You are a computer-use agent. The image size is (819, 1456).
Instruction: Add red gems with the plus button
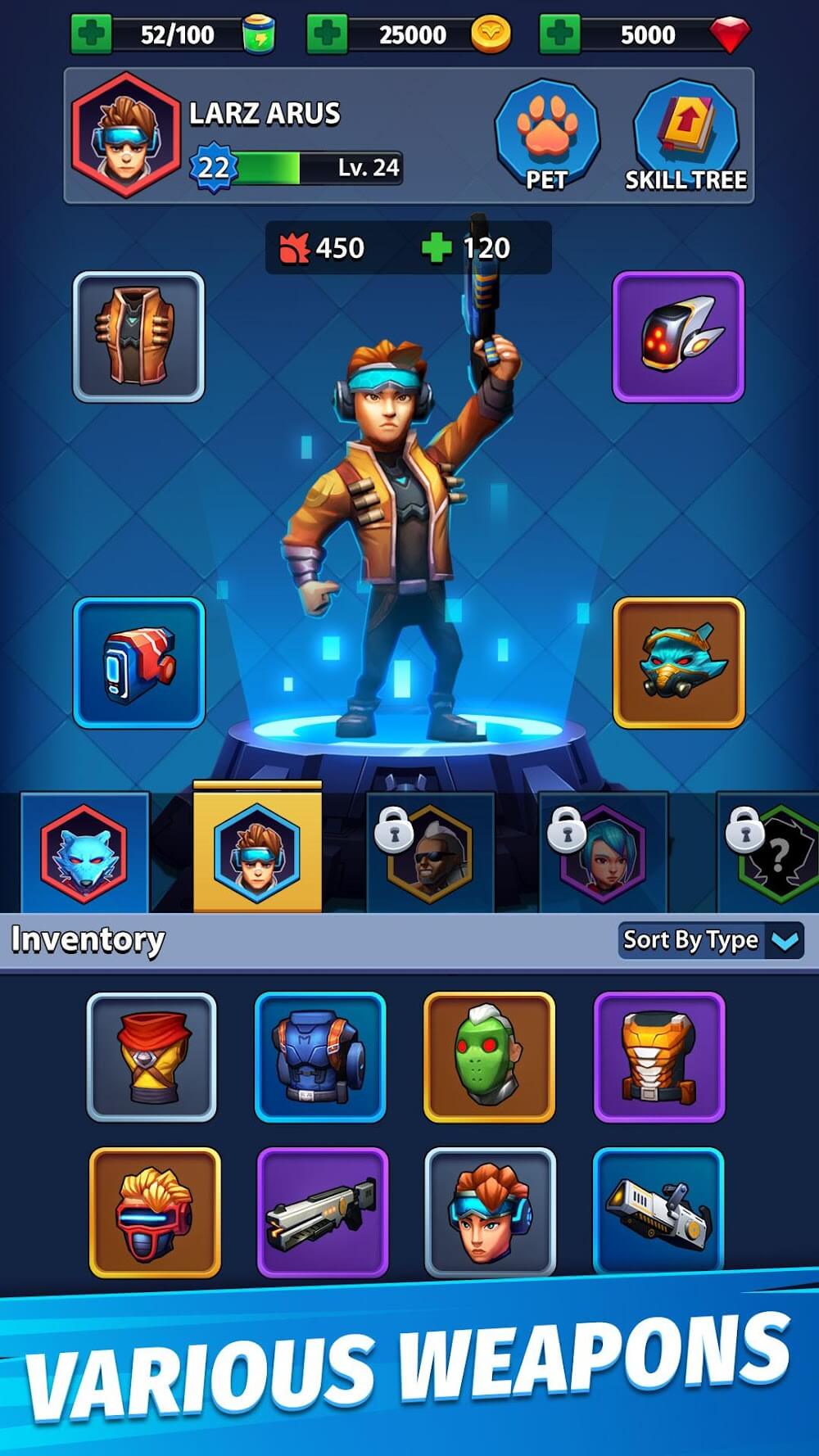point(560,34)
